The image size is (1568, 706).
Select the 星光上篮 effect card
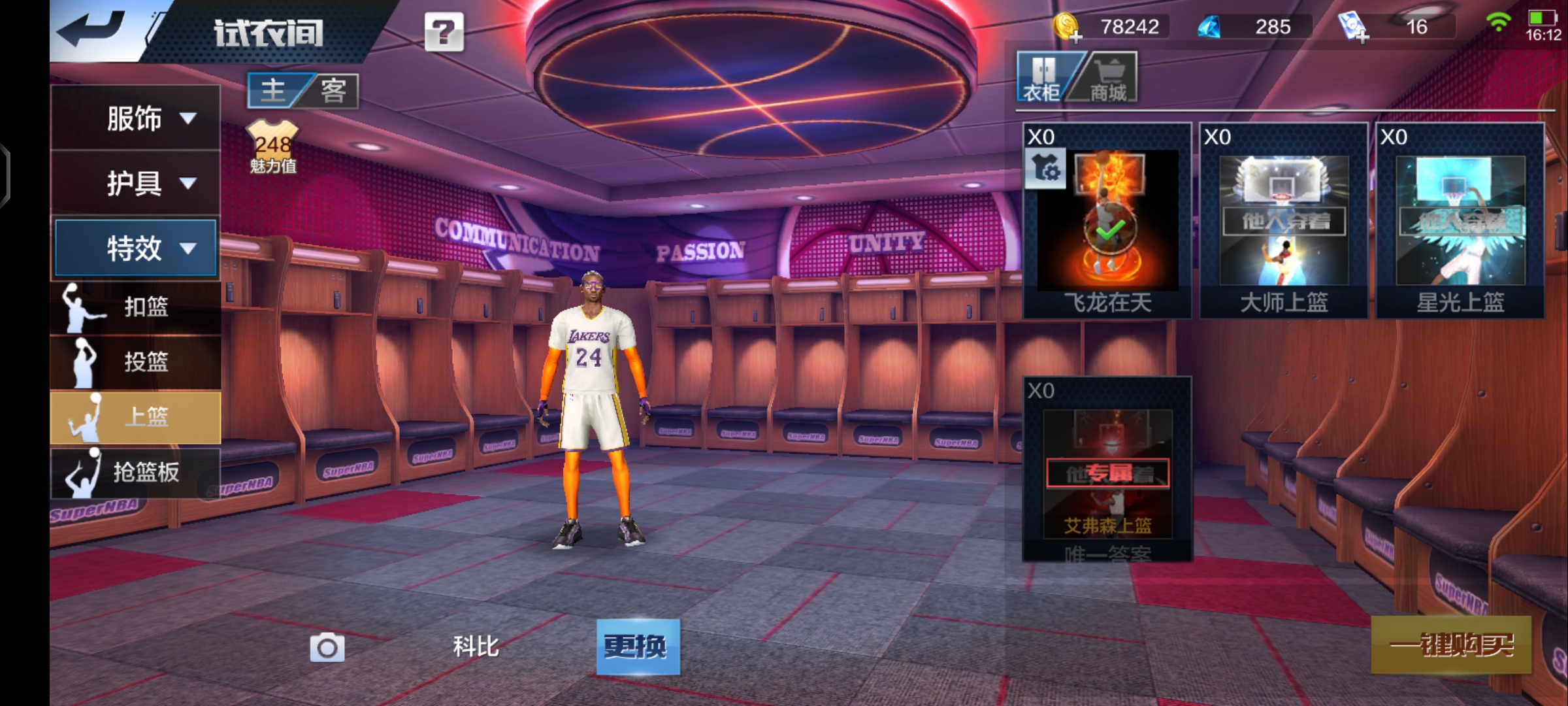click(x=1460, y=221)
